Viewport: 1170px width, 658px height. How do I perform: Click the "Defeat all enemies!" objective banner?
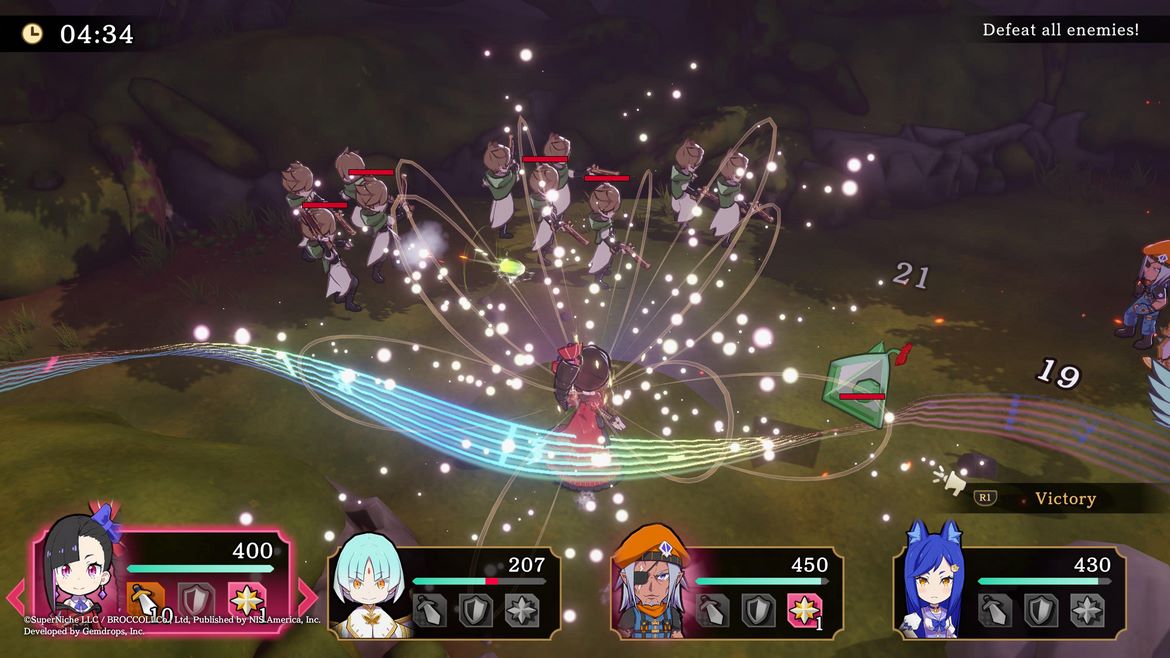click(x=1060, y=30)
